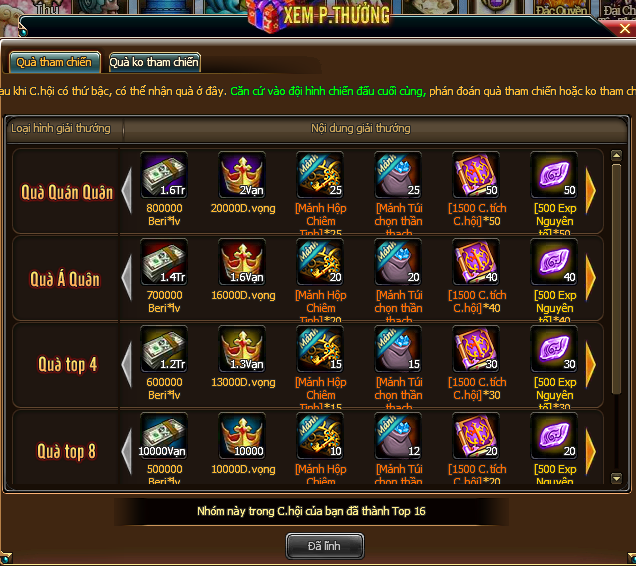636x566 pixels.
Task: Close the reward preview window
Action: tap(624, 27)
